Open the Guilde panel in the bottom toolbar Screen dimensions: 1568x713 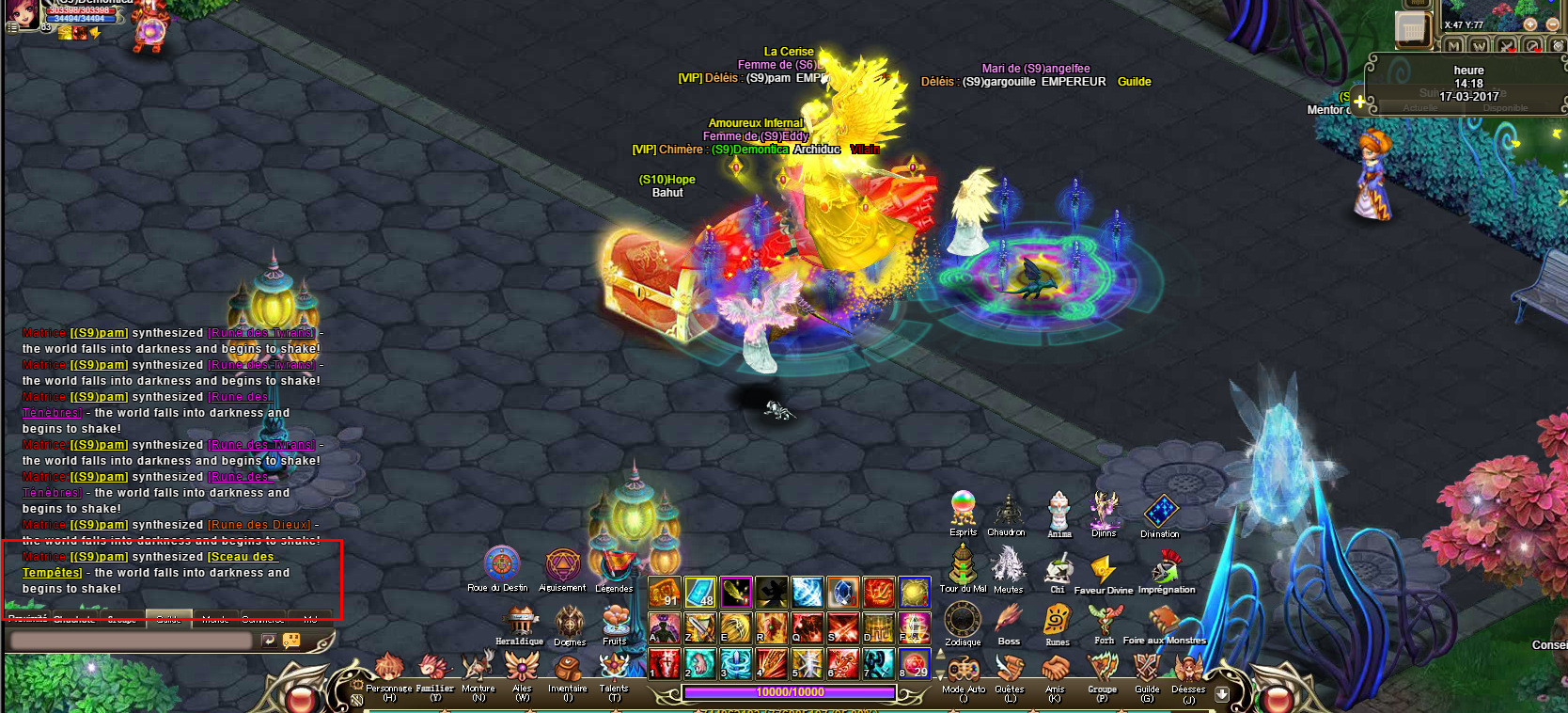[x=1147, y=670]
